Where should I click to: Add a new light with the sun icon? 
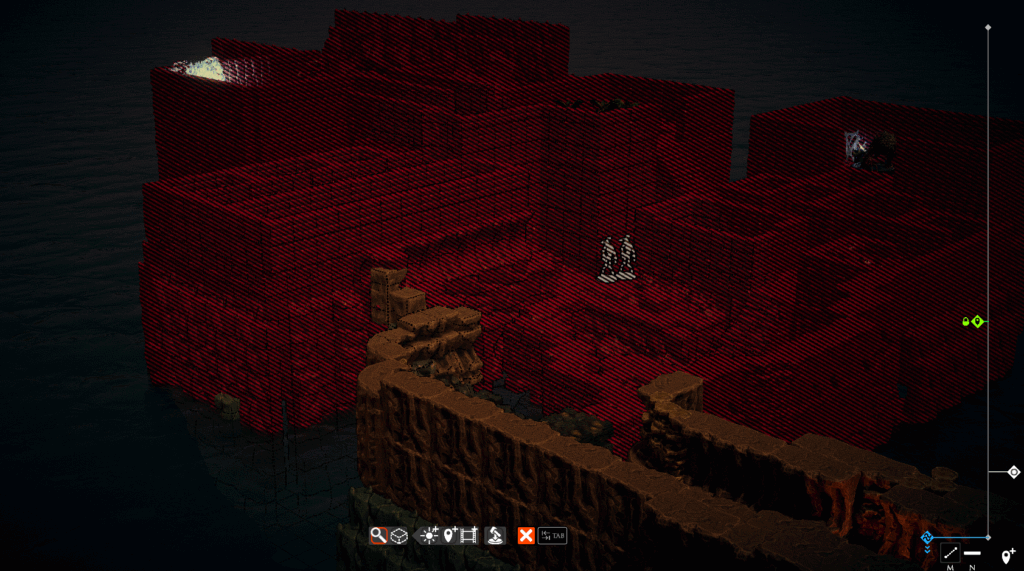pos(429,536)
